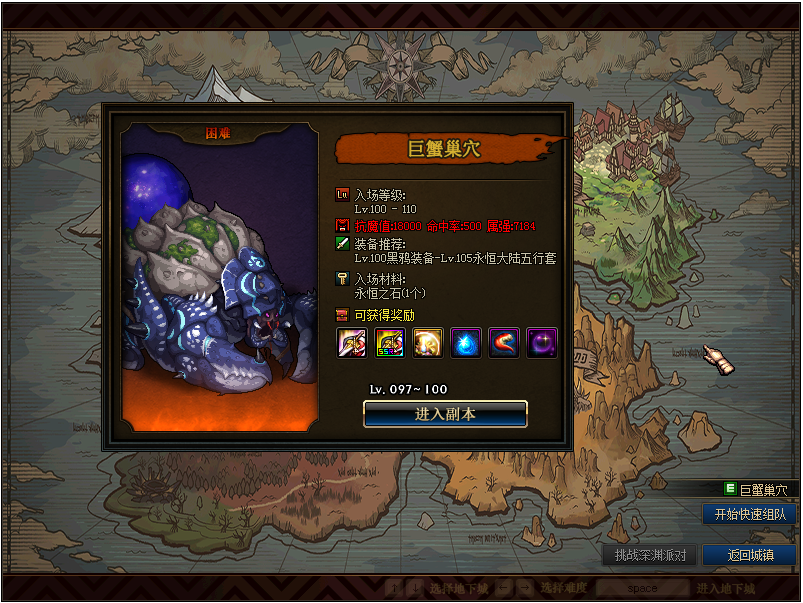803x603 pixels.
Task: Select the greyed 挑战深渊派对 abyss party button
Action: (649, 555)
